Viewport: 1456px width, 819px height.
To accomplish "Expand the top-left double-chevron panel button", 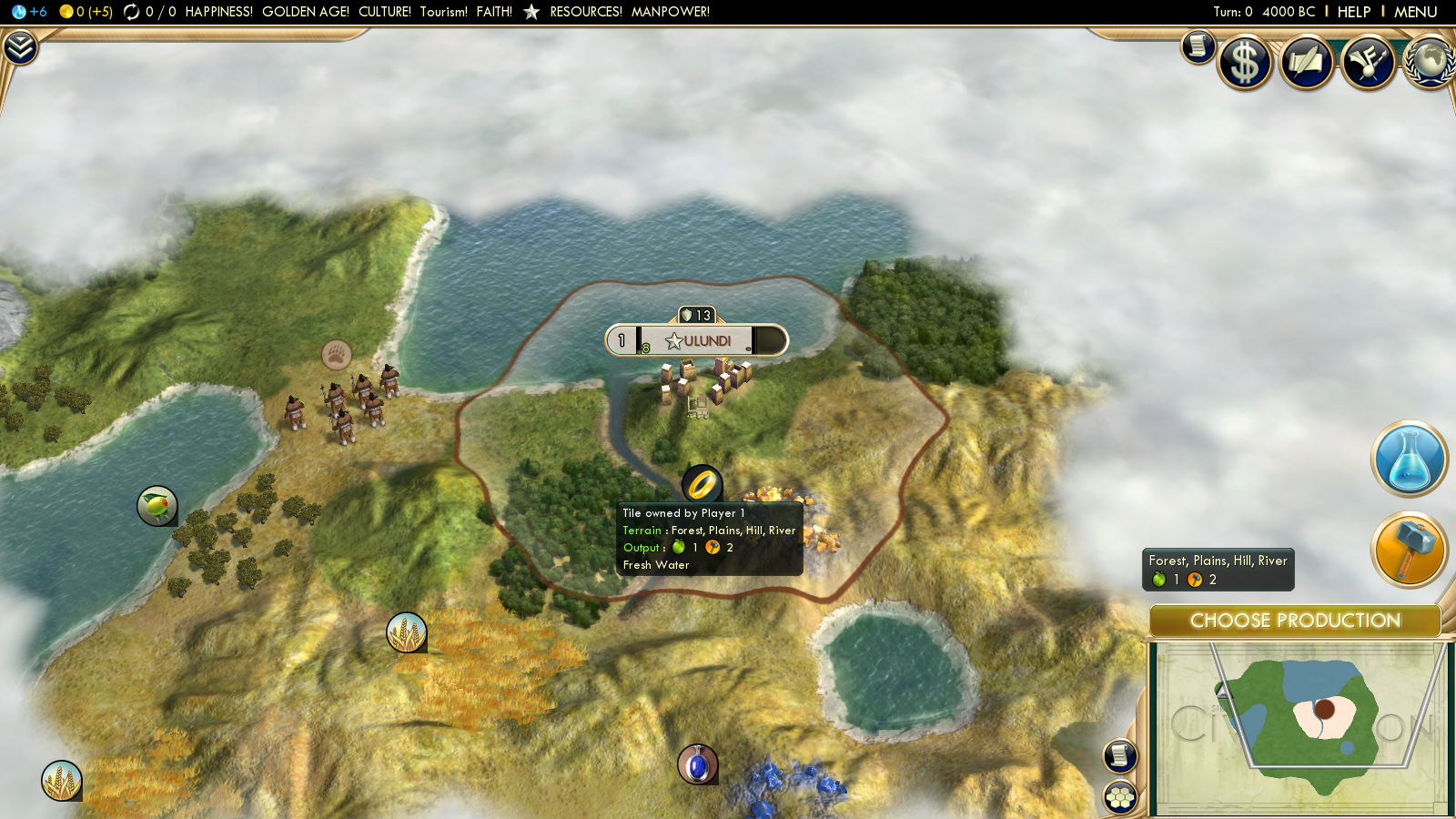I will (x=20, y=47).
